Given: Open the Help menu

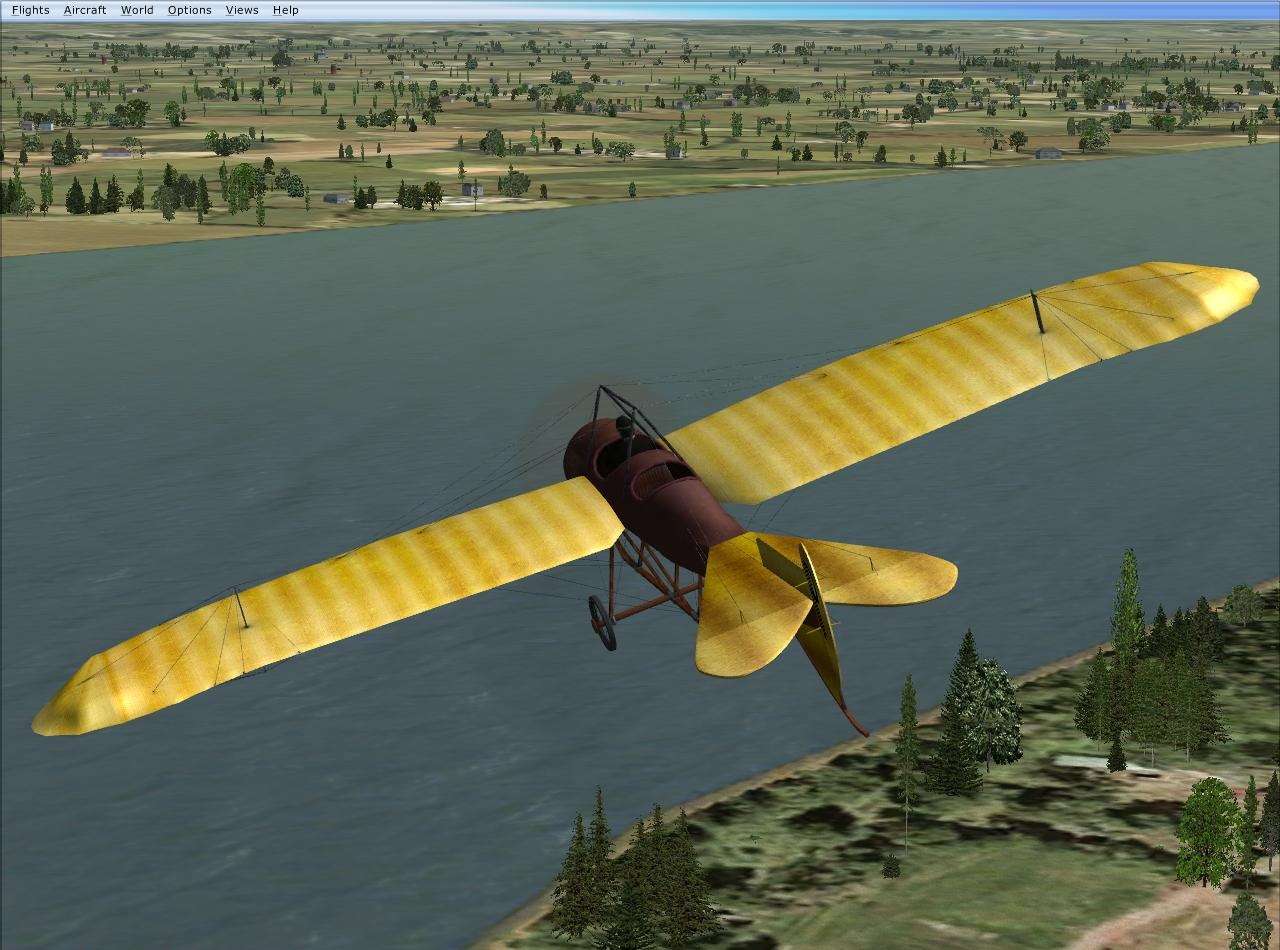Looking at the screenshot, I should click(285, 9).
